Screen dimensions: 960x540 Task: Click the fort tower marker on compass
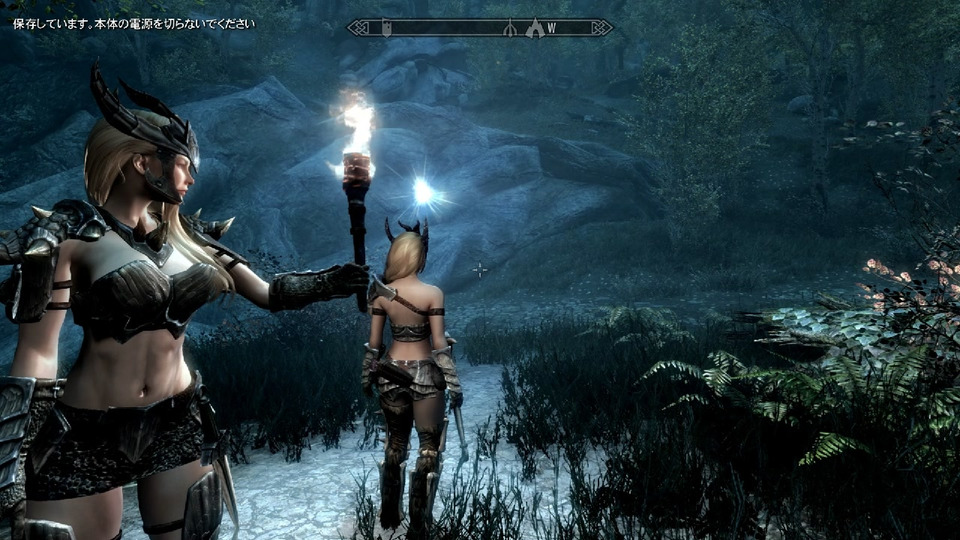tap(387, 28)
